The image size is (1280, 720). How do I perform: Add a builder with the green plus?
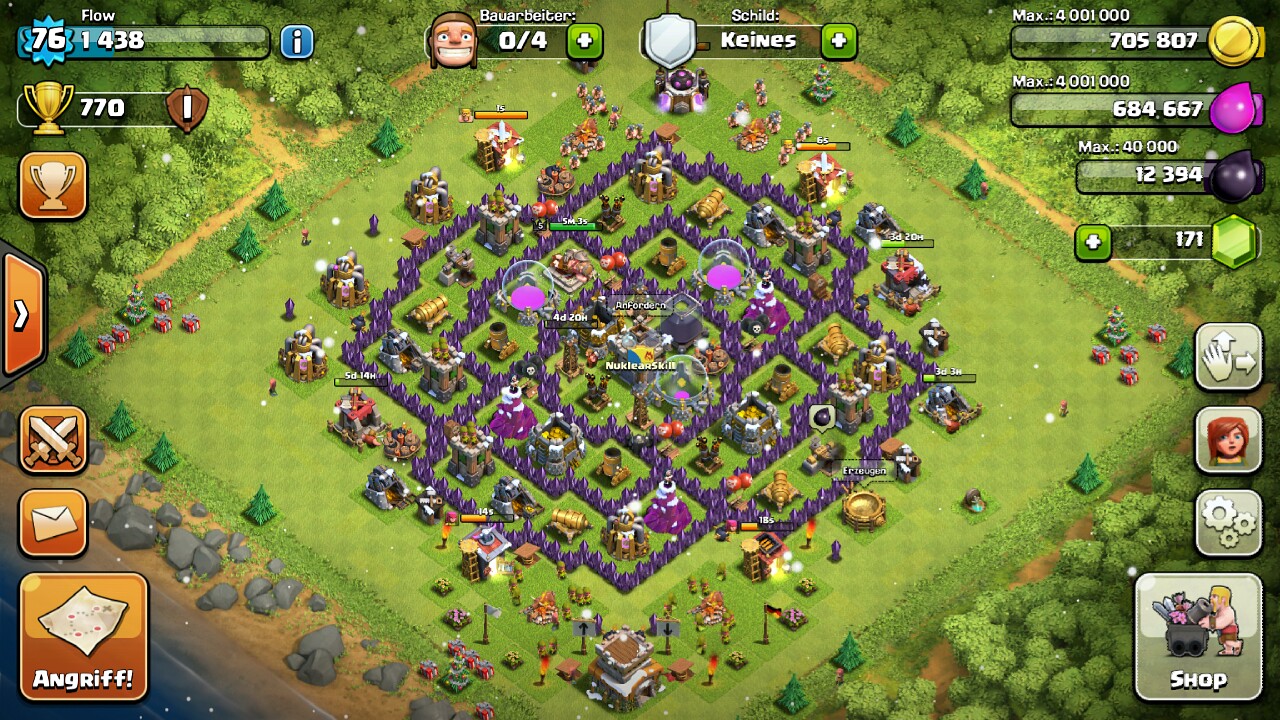[x=585, y=41]
